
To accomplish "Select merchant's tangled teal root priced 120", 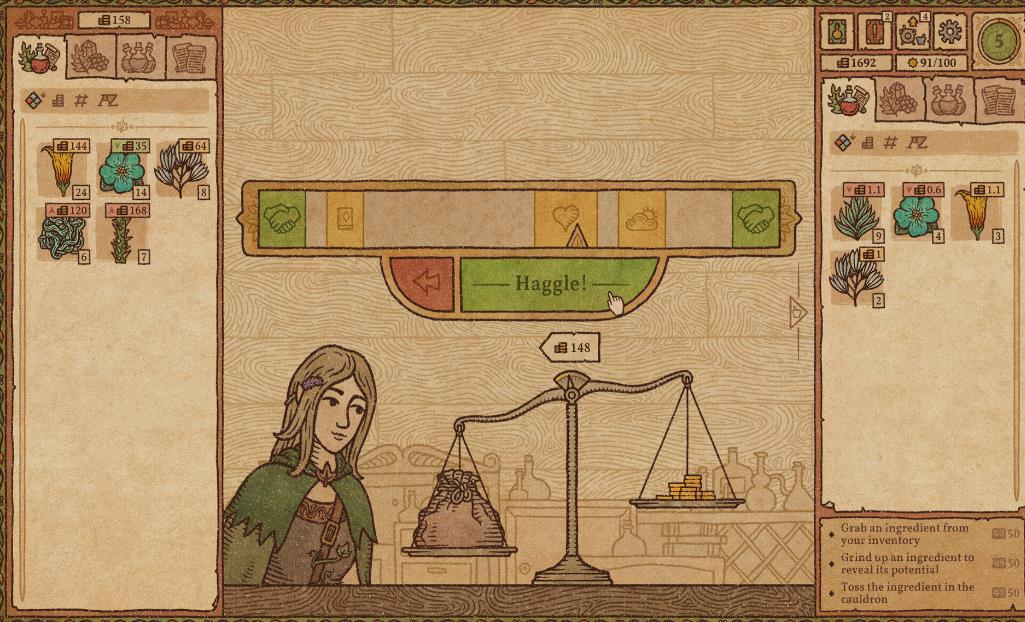I will tap(64, 234).
